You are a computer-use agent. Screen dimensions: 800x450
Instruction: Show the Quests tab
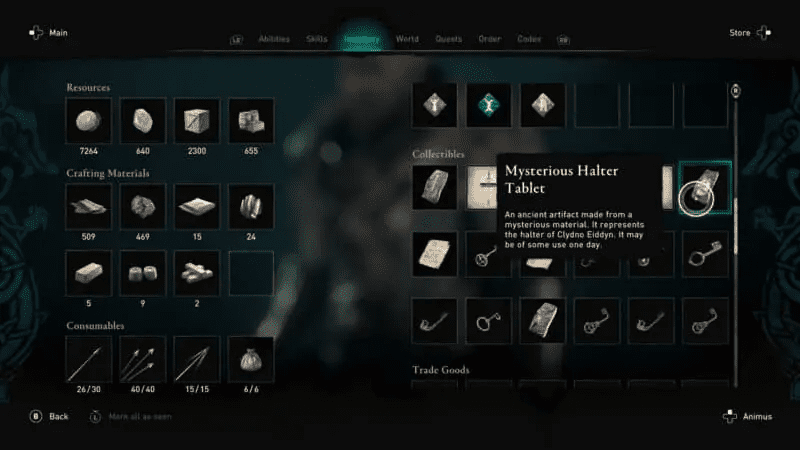coord(448,40)
